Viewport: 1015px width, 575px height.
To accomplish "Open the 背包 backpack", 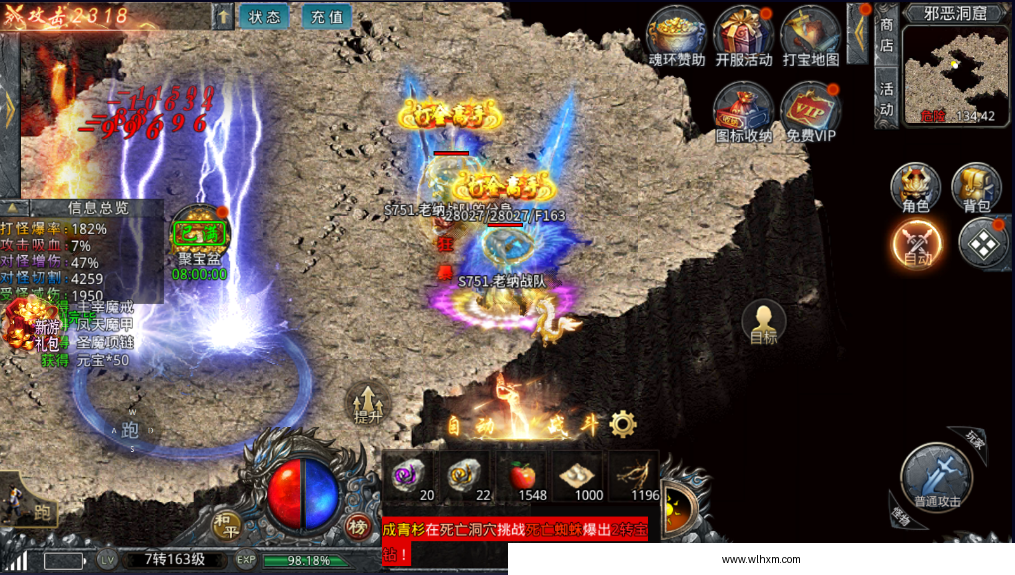I will point(976,187).
